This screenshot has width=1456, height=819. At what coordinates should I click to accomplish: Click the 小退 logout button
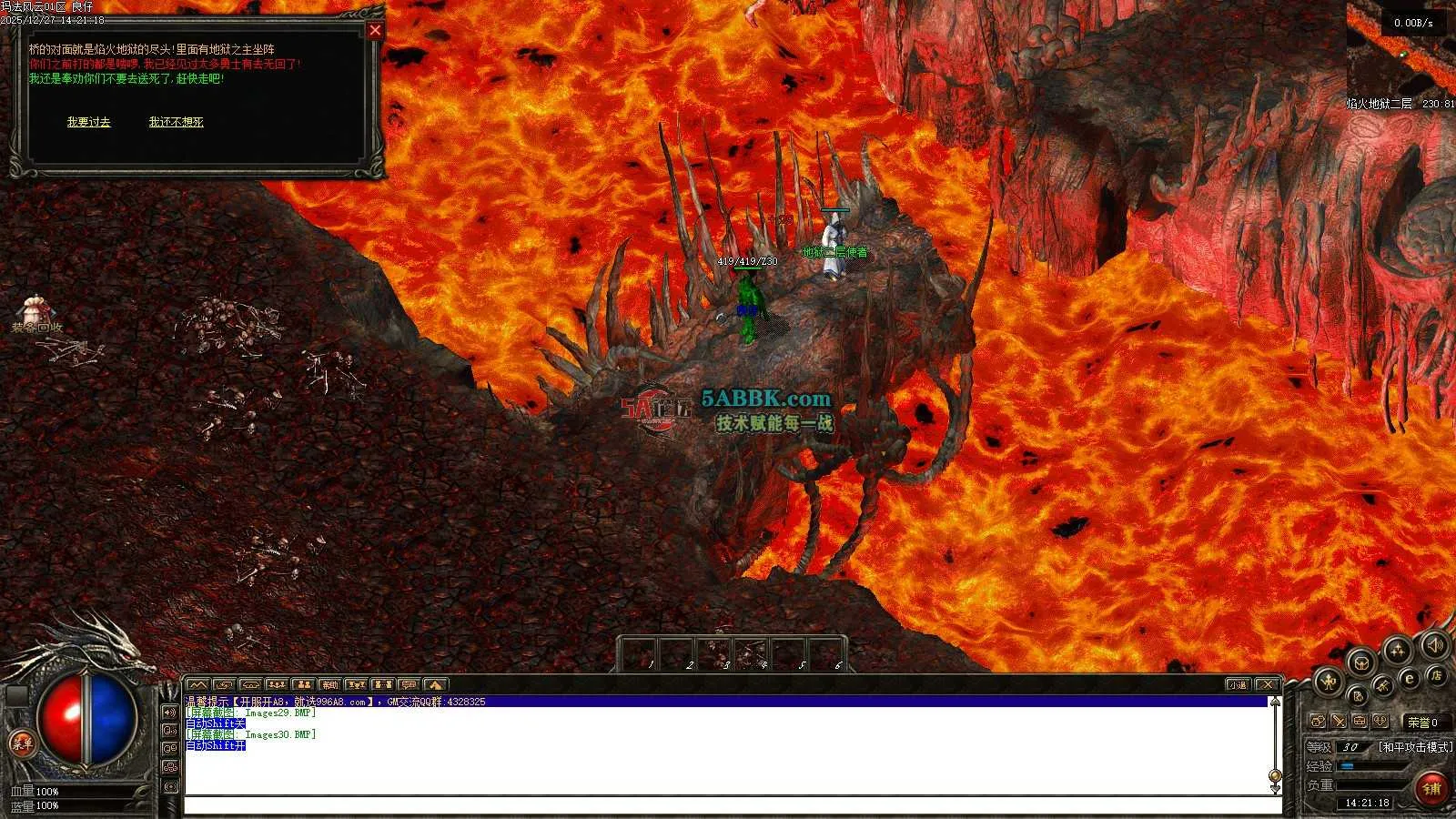(x=1238, y=684)
